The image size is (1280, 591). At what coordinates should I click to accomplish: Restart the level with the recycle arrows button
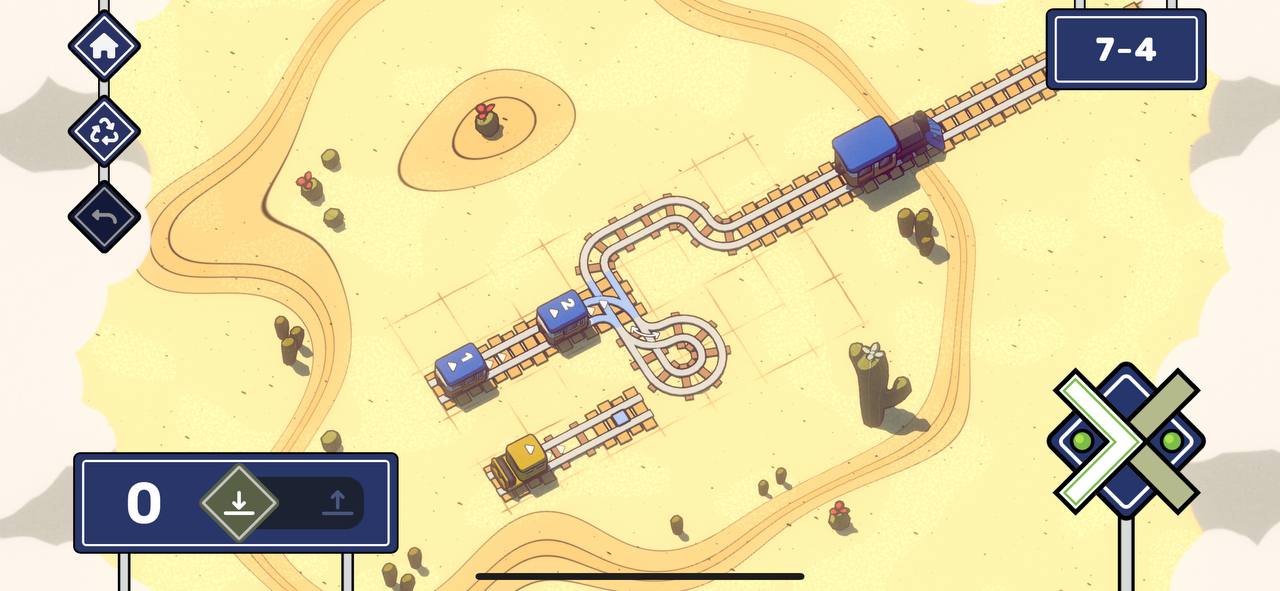click(x=104, y=132)
